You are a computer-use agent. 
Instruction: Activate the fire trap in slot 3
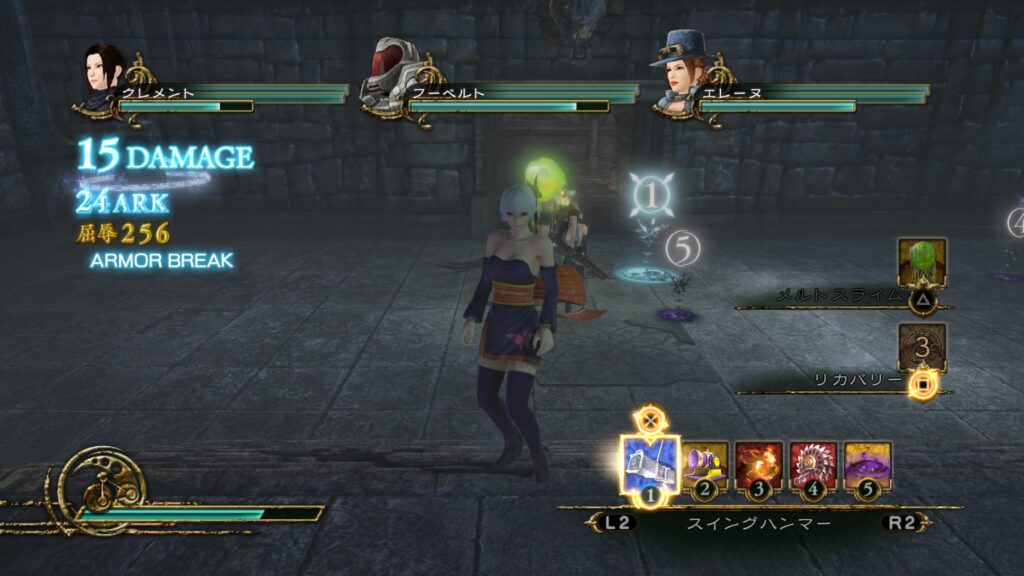tap(759, 467)
